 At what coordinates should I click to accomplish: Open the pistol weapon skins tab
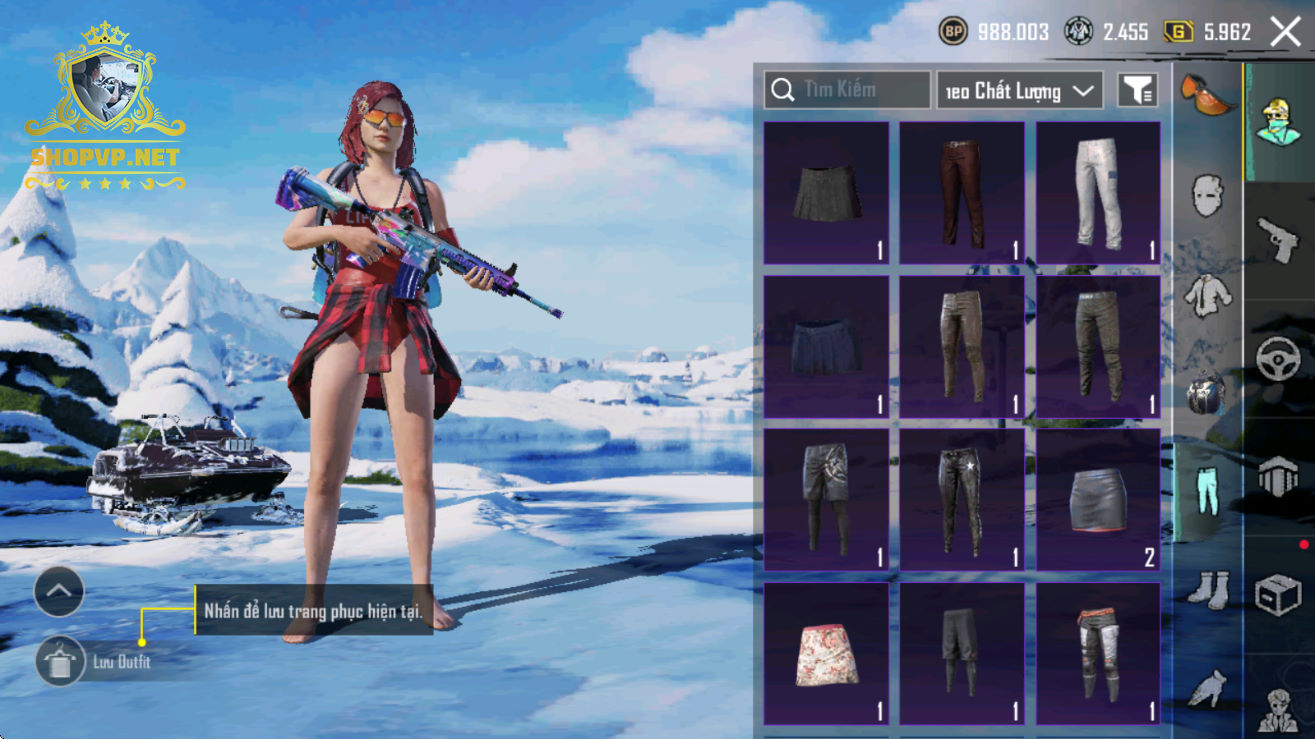click(x=1278, y=240)
